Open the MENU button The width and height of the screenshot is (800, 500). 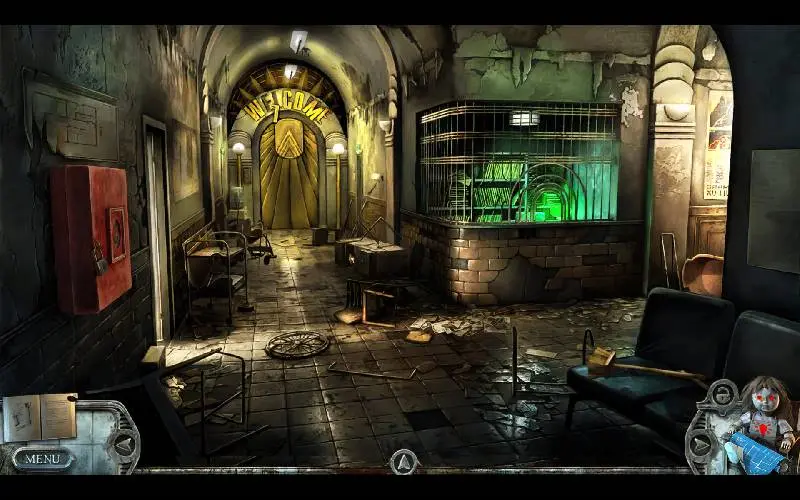tap(42, 459)
